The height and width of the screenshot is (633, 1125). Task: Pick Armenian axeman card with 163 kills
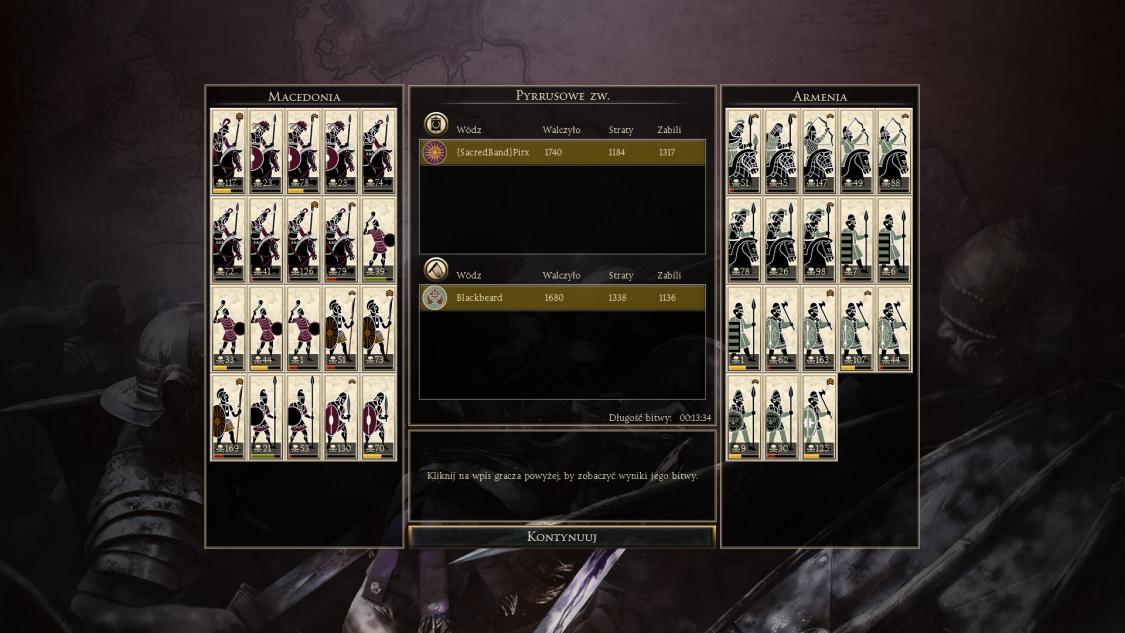pos(819,328)
